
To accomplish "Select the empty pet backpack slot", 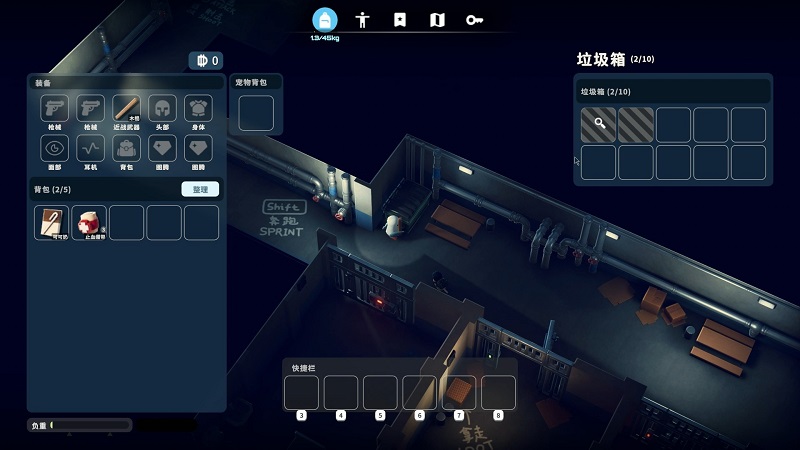I will click(256, 113).
